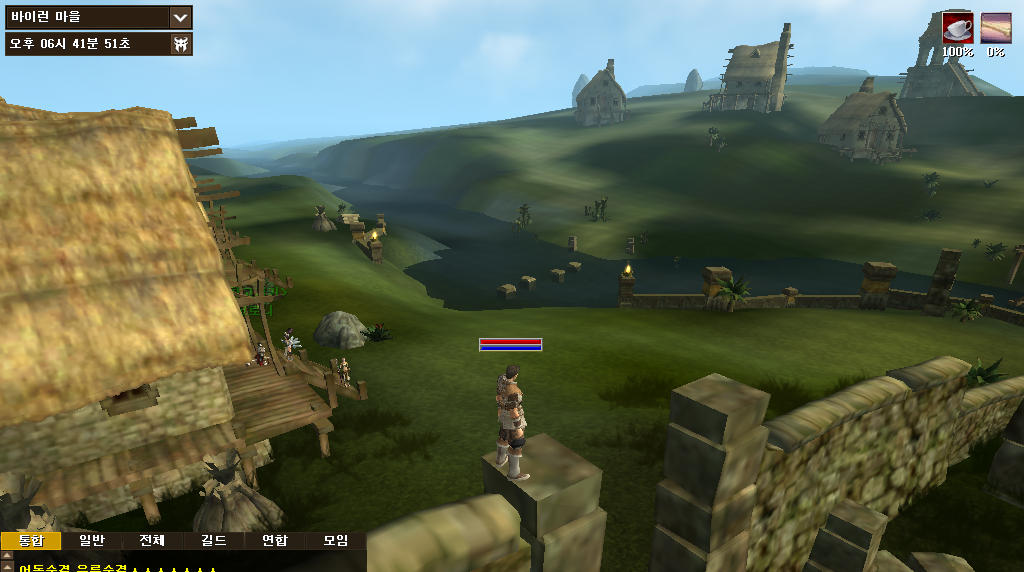Image resolution: width=1024 pixels, height=572 pixels.
Task: Open the 일반 chat tab
Action: pyautogui.click(x=92, y=541)
